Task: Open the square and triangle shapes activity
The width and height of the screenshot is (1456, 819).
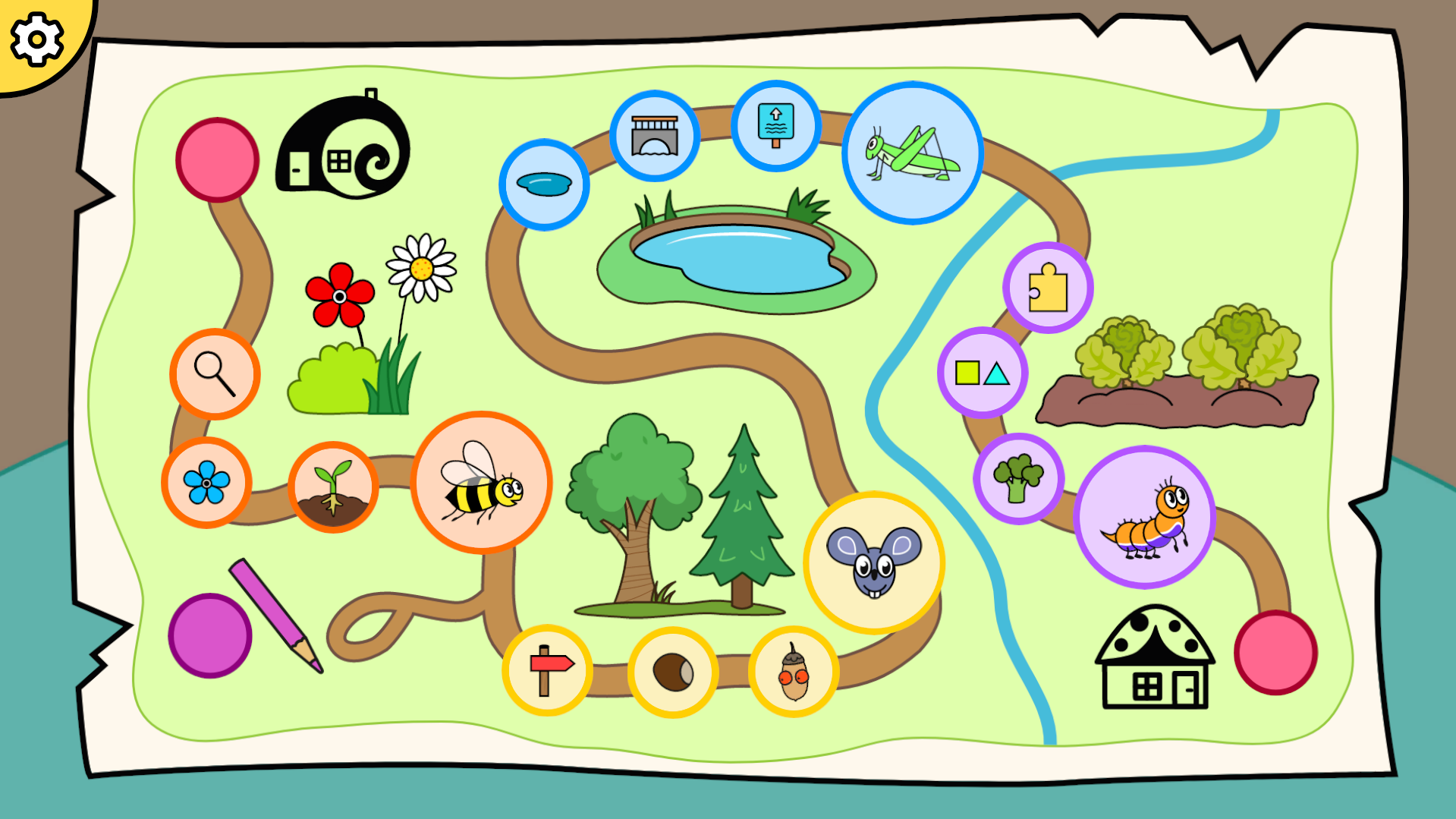Action: (x=983, y=373)
